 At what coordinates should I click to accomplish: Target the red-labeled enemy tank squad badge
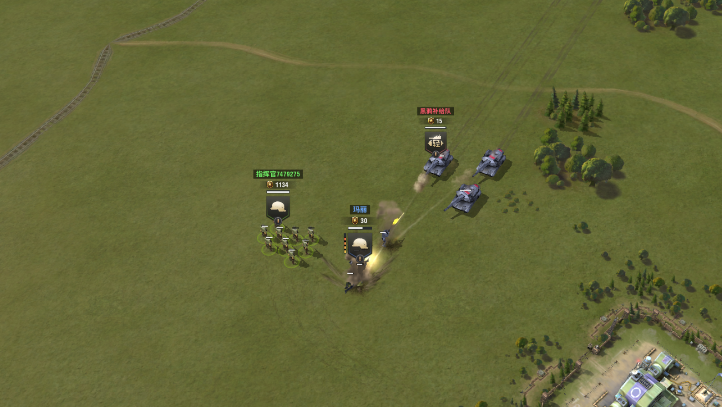tap(436, 142)
